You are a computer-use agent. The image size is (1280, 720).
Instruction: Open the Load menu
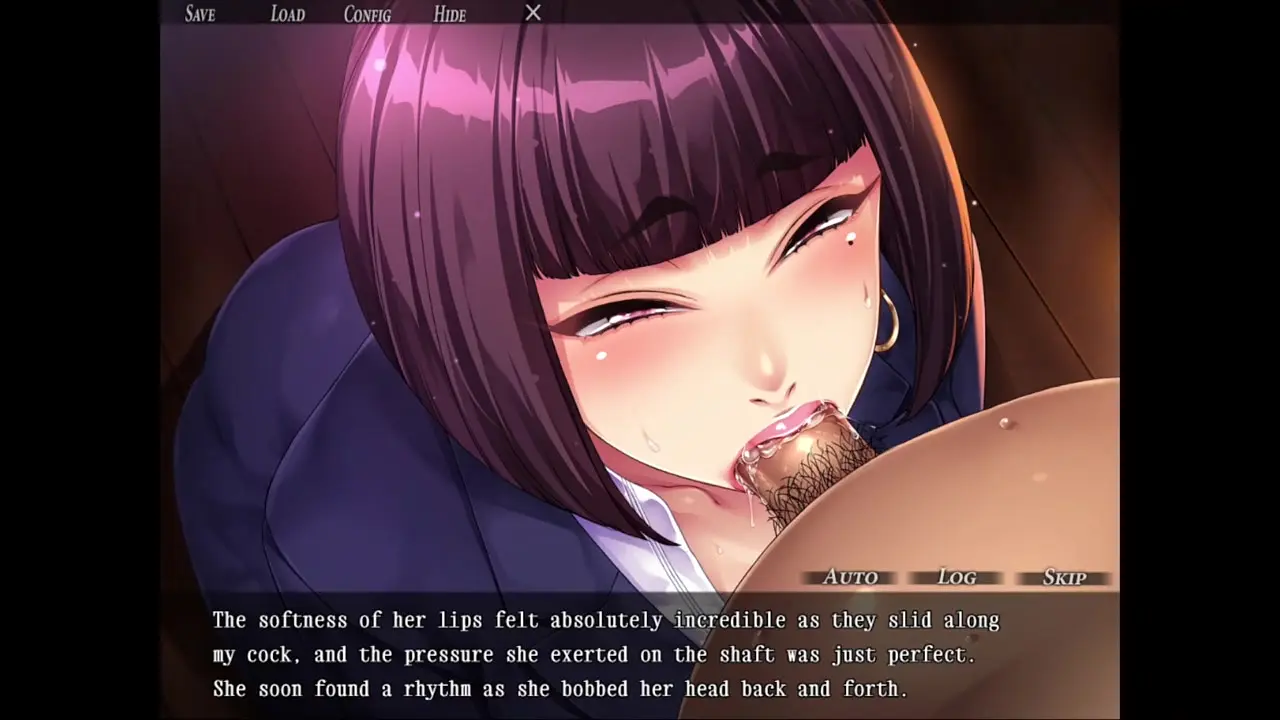(x=287, y=14)
